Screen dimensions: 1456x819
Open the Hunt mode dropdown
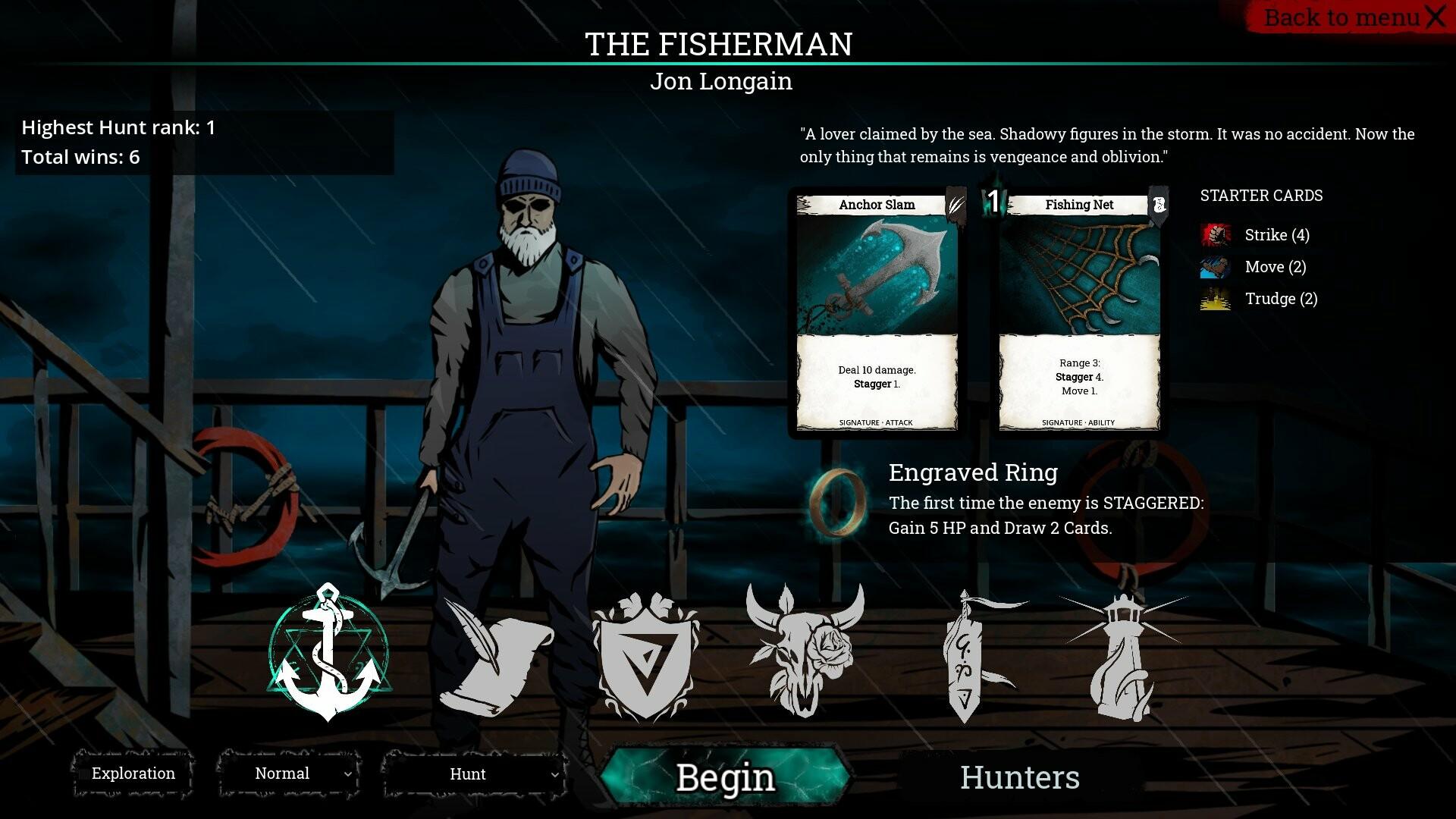point(474,774)
